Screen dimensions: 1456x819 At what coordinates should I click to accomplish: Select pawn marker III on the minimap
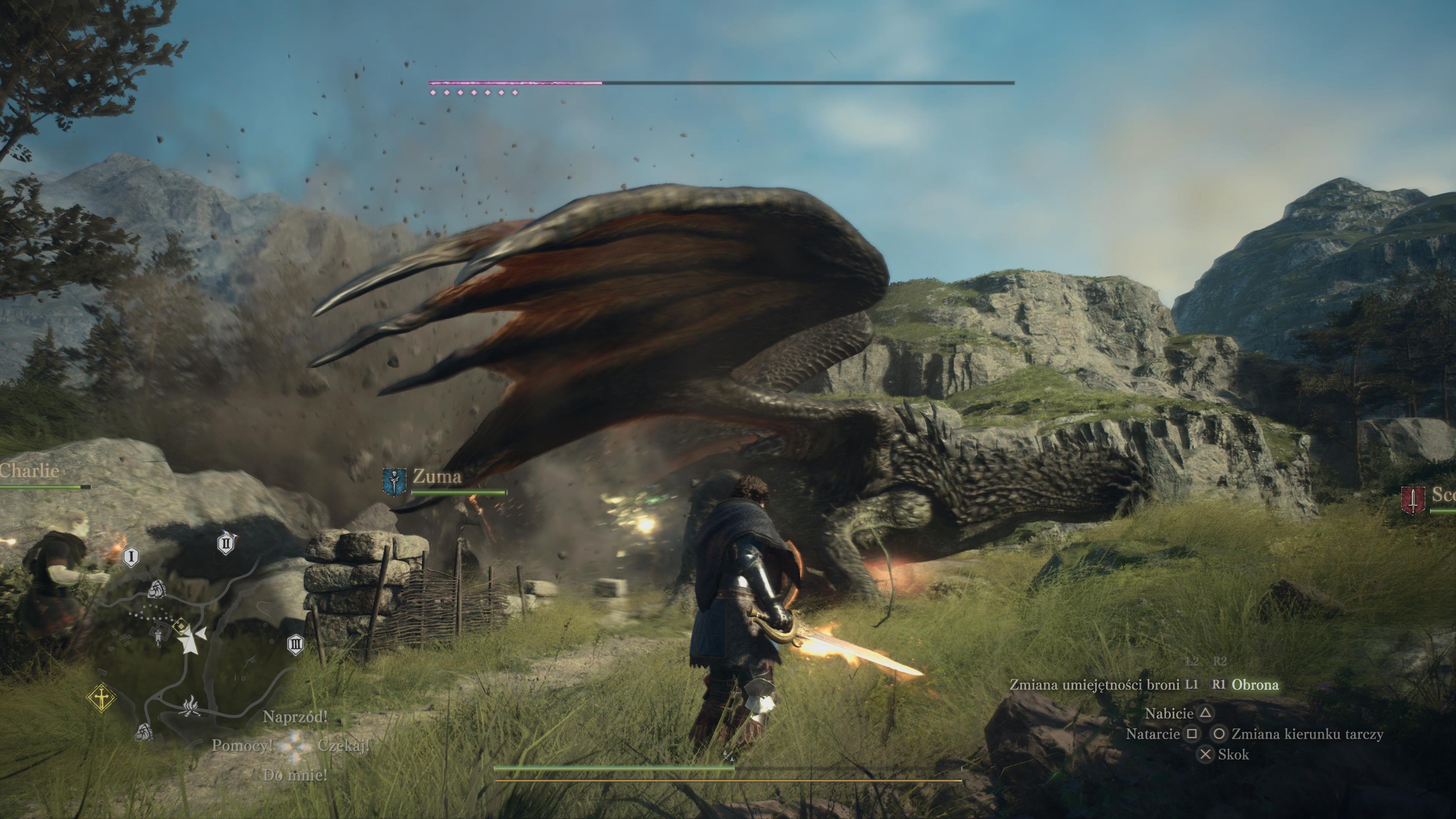295,644
